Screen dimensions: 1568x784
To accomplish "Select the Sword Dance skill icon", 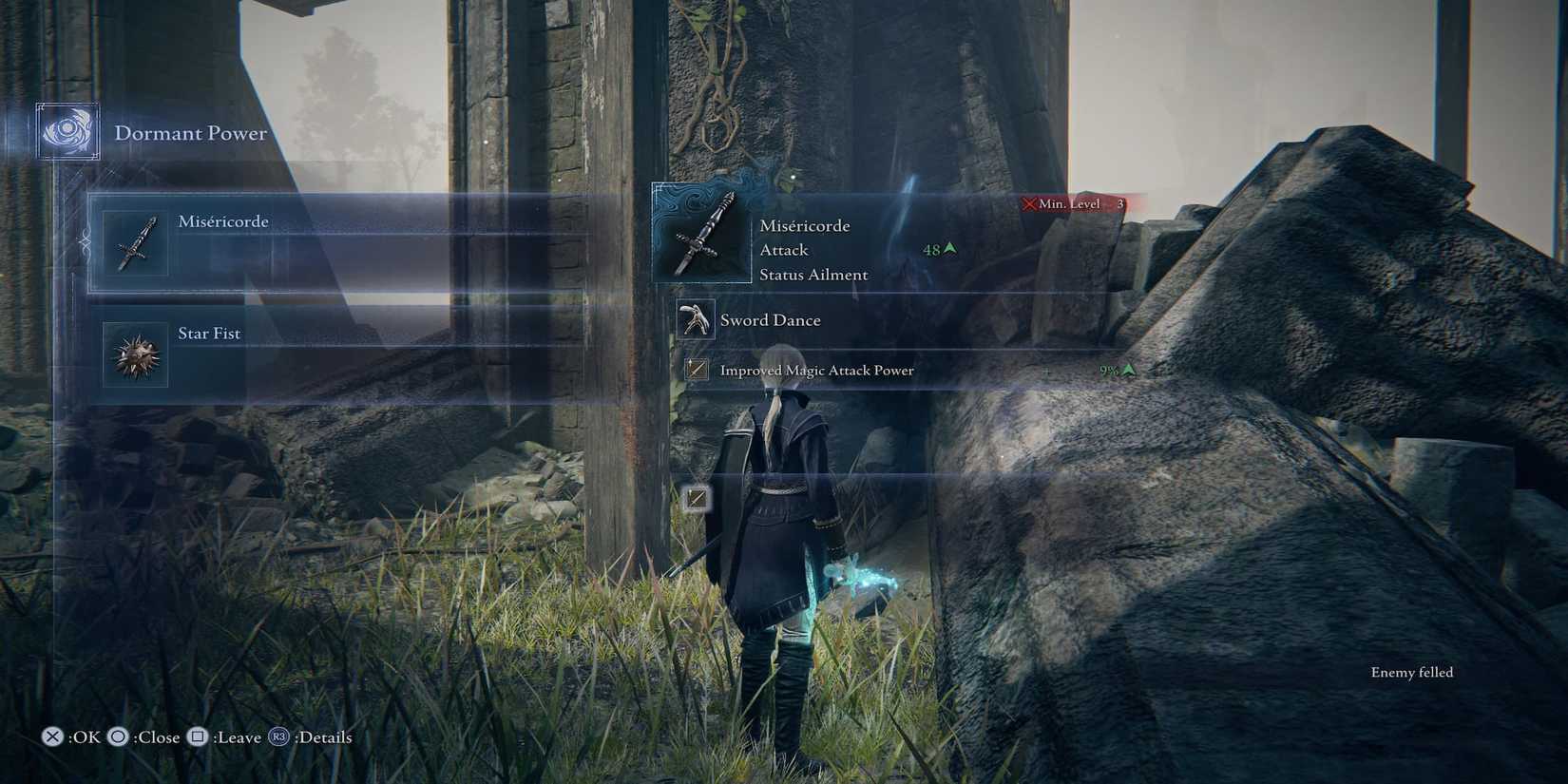I will tap(698, 319).
